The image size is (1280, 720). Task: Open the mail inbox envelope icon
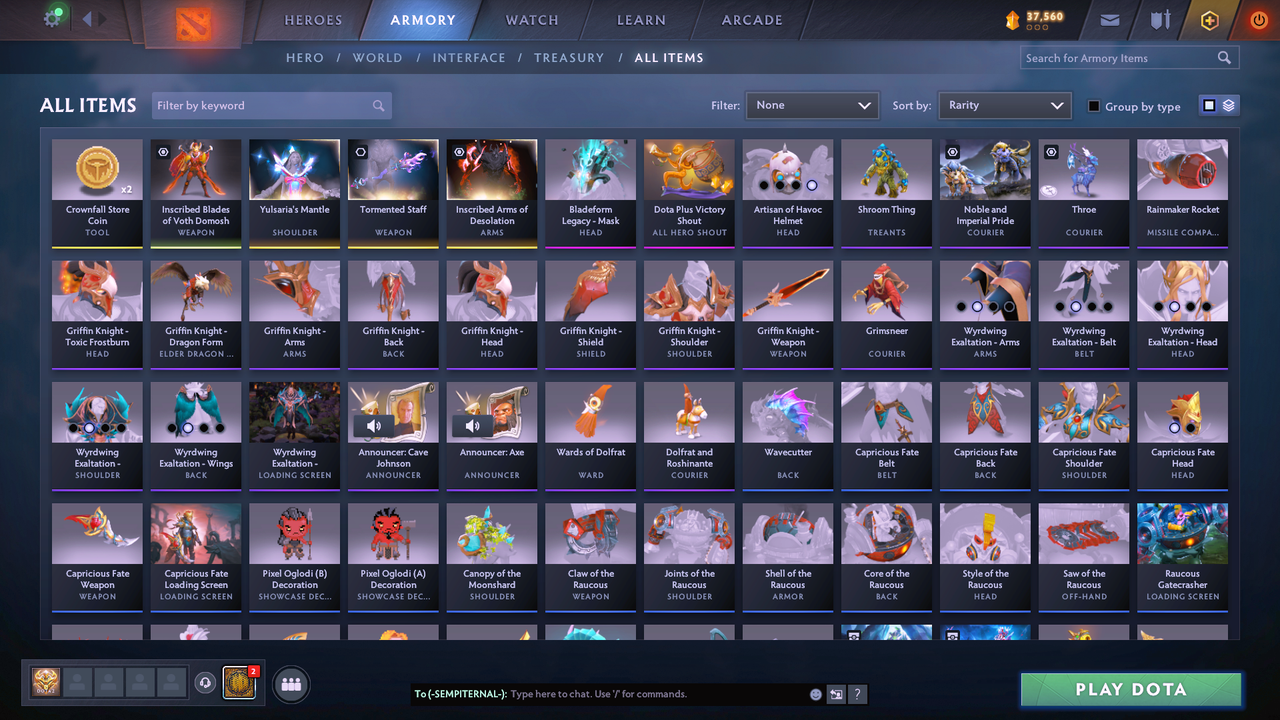coord(1112,19)
